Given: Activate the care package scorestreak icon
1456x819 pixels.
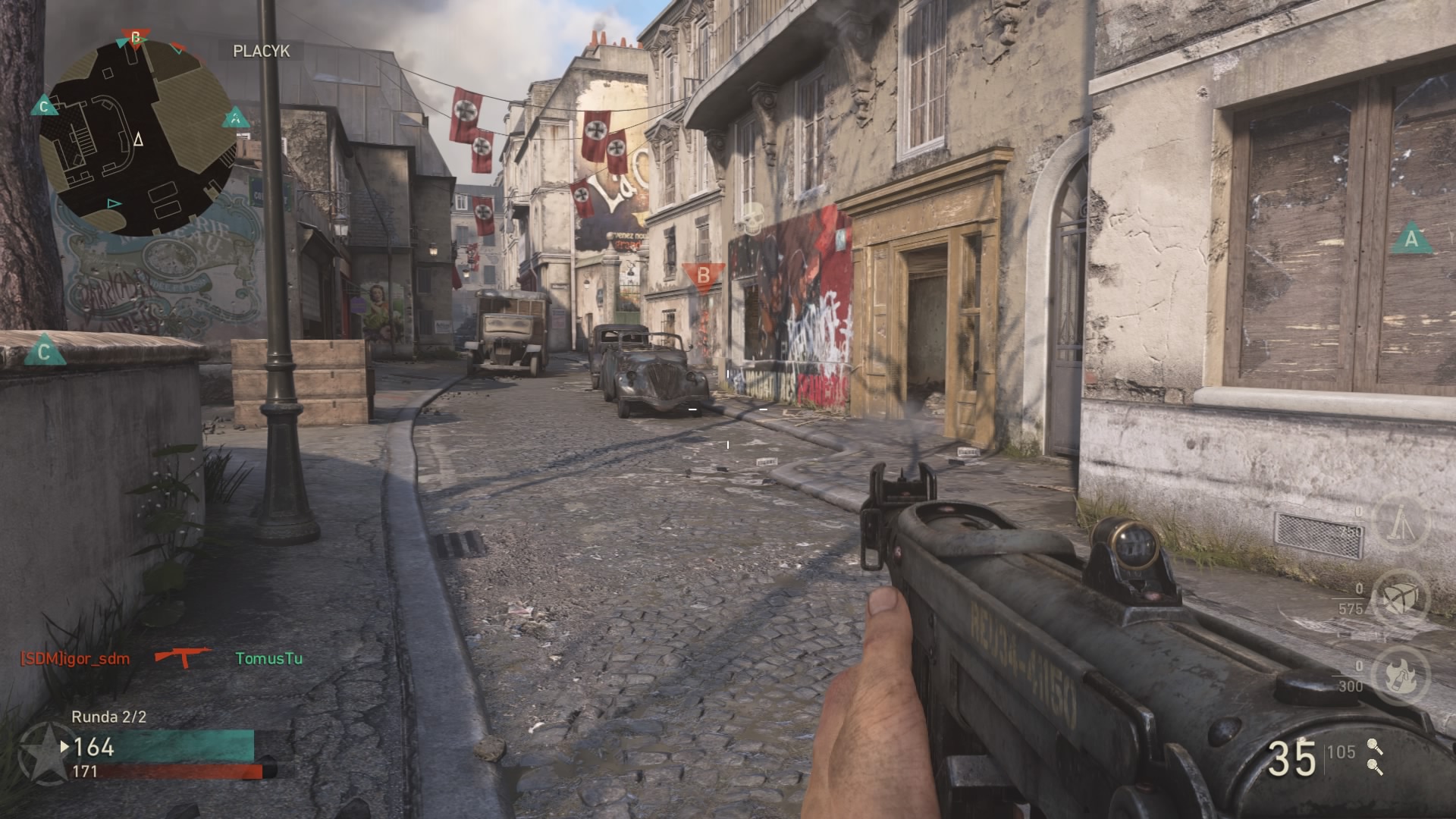Looking at the screenshot, I should pyautogui.click(x=1402, y=598).
